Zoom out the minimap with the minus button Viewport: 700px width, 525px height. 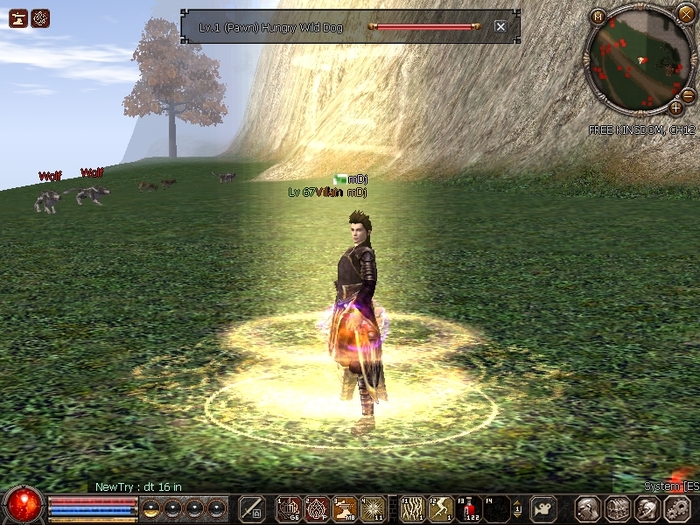click(x=688, y=94)
